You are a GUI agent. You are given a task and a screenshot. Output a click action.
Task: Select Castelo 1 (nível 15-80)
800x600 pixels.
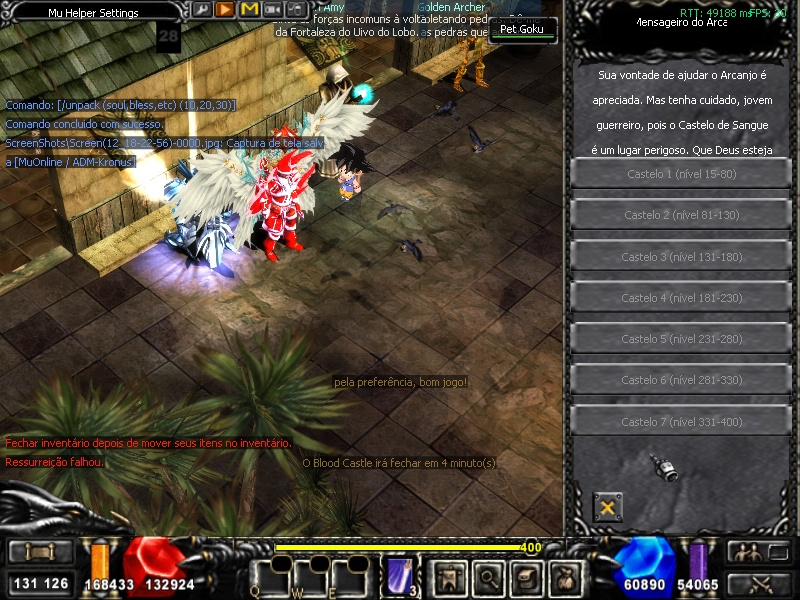pos(680,174)
